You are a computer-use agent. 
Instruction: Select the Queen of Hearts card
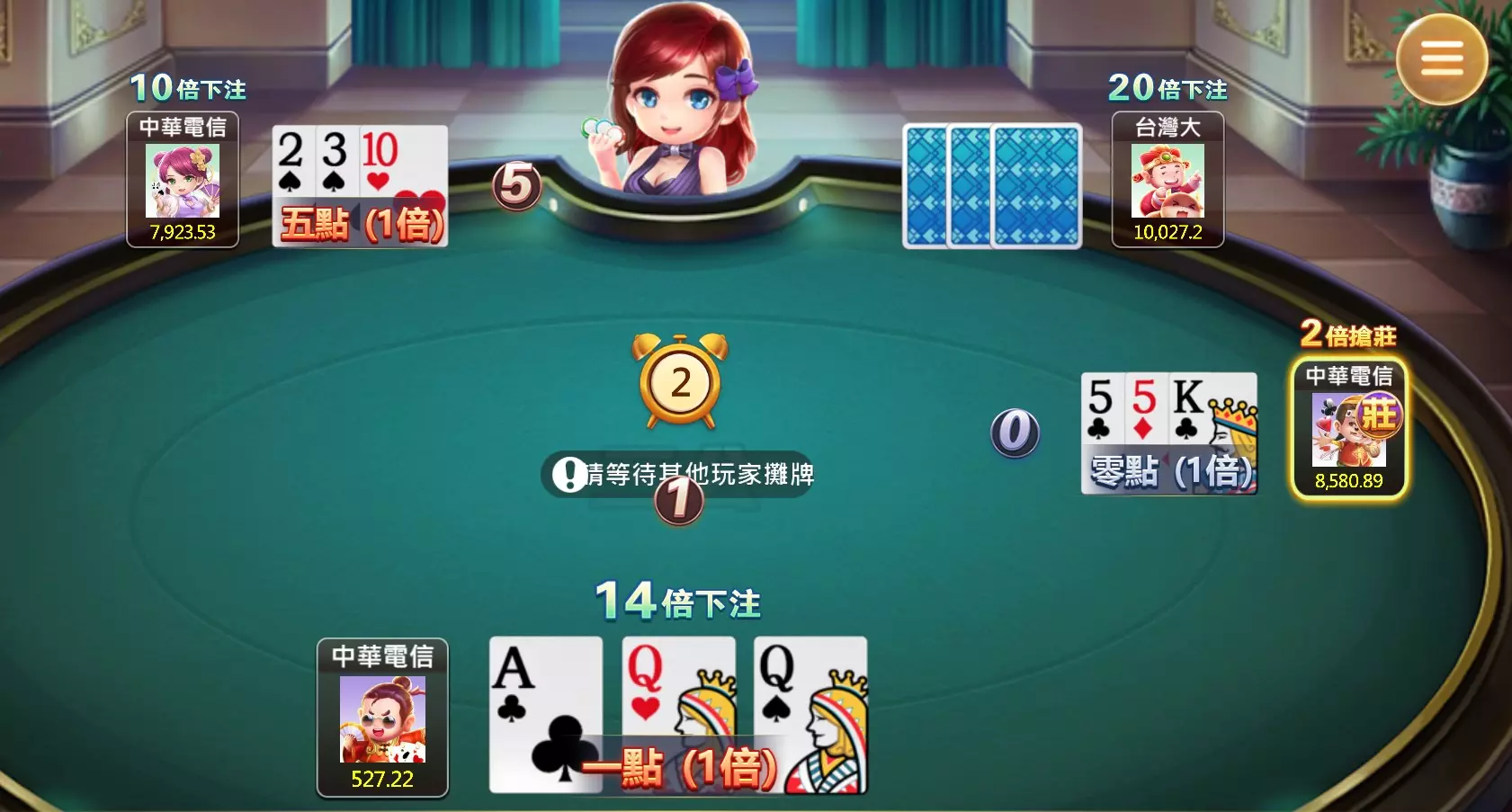coord(679,701)
